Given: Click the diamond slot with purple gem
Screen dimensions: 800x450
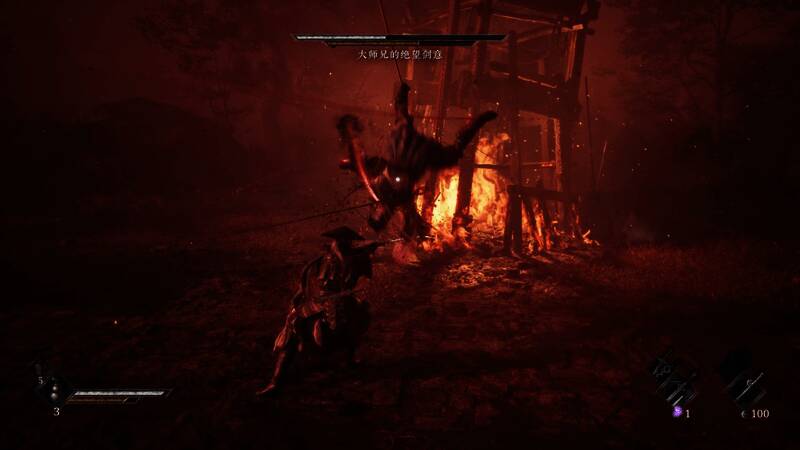Looking at the screenshot, I should 673,381.
